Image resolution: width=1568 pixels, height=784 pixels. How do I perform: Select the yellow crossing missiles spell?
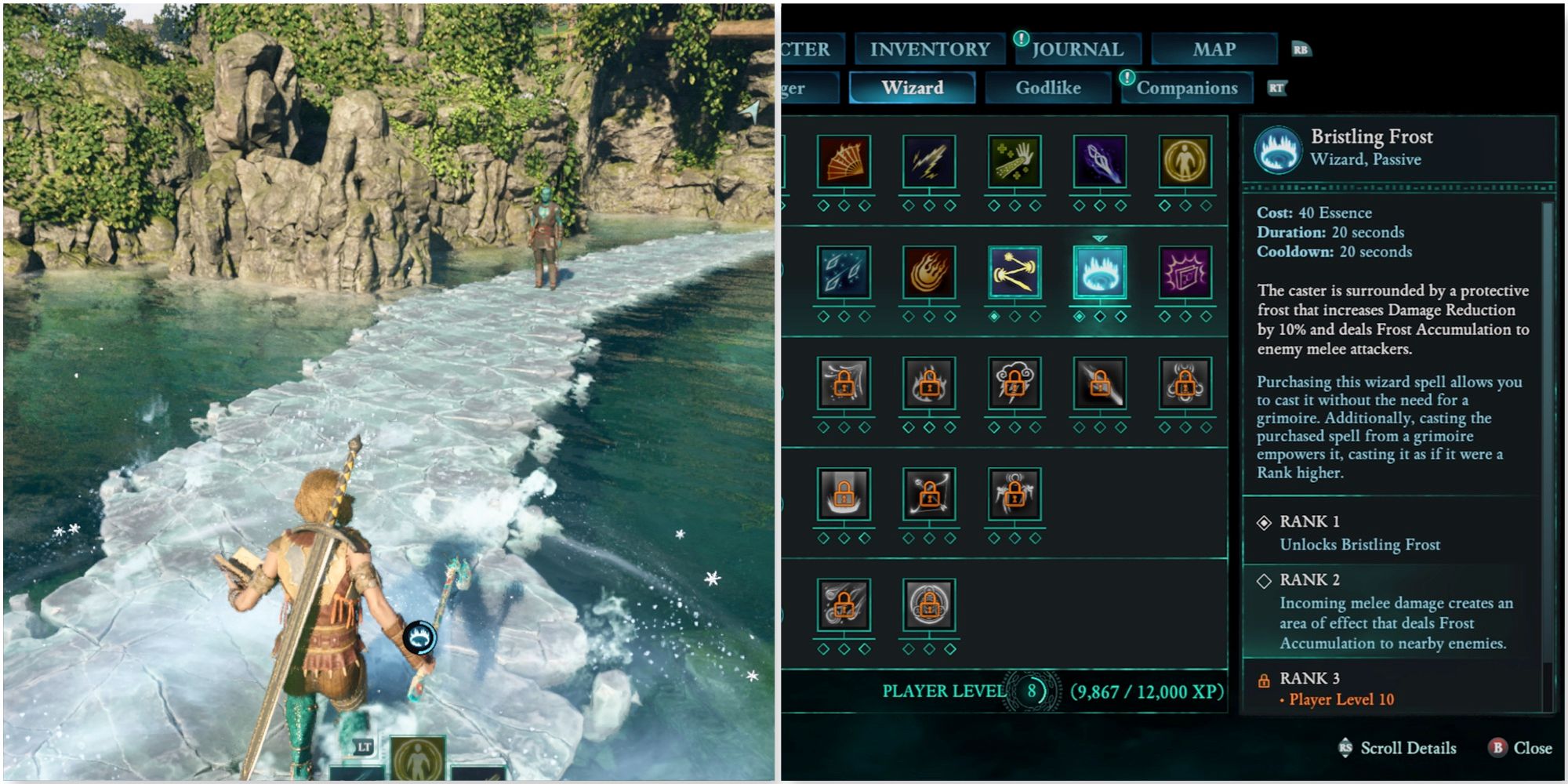[1014, 273]
